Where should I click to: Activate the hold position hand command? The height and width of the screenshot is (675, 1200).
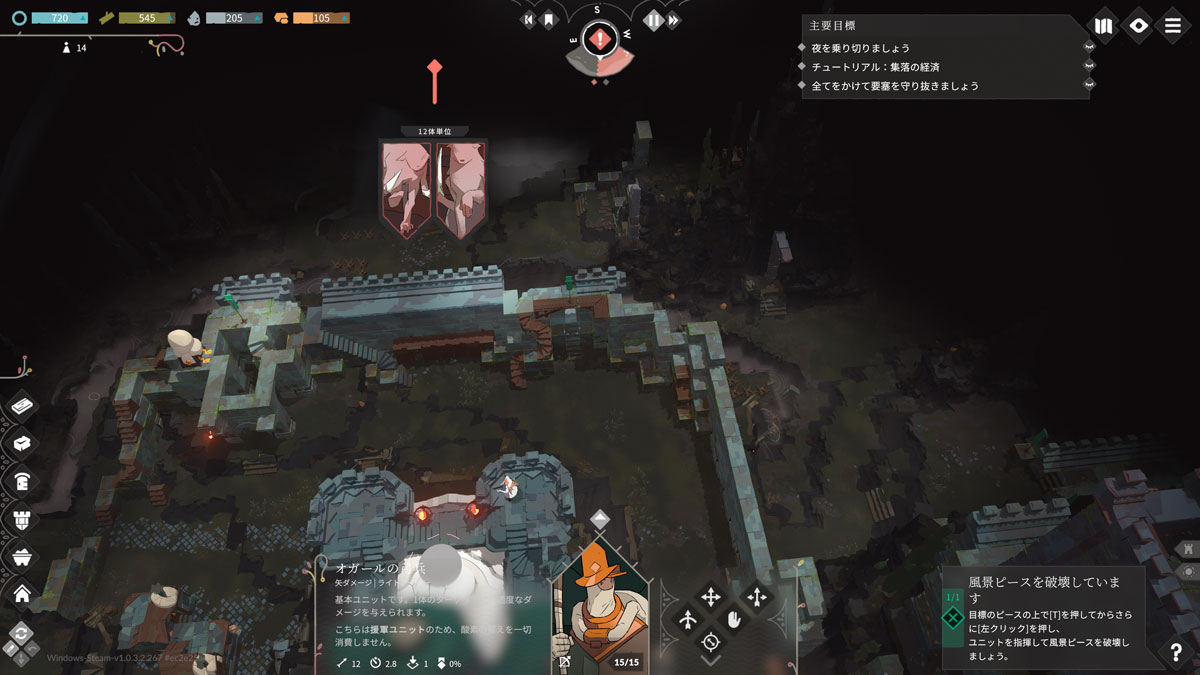pyautogui.click(x=734, y=620)
